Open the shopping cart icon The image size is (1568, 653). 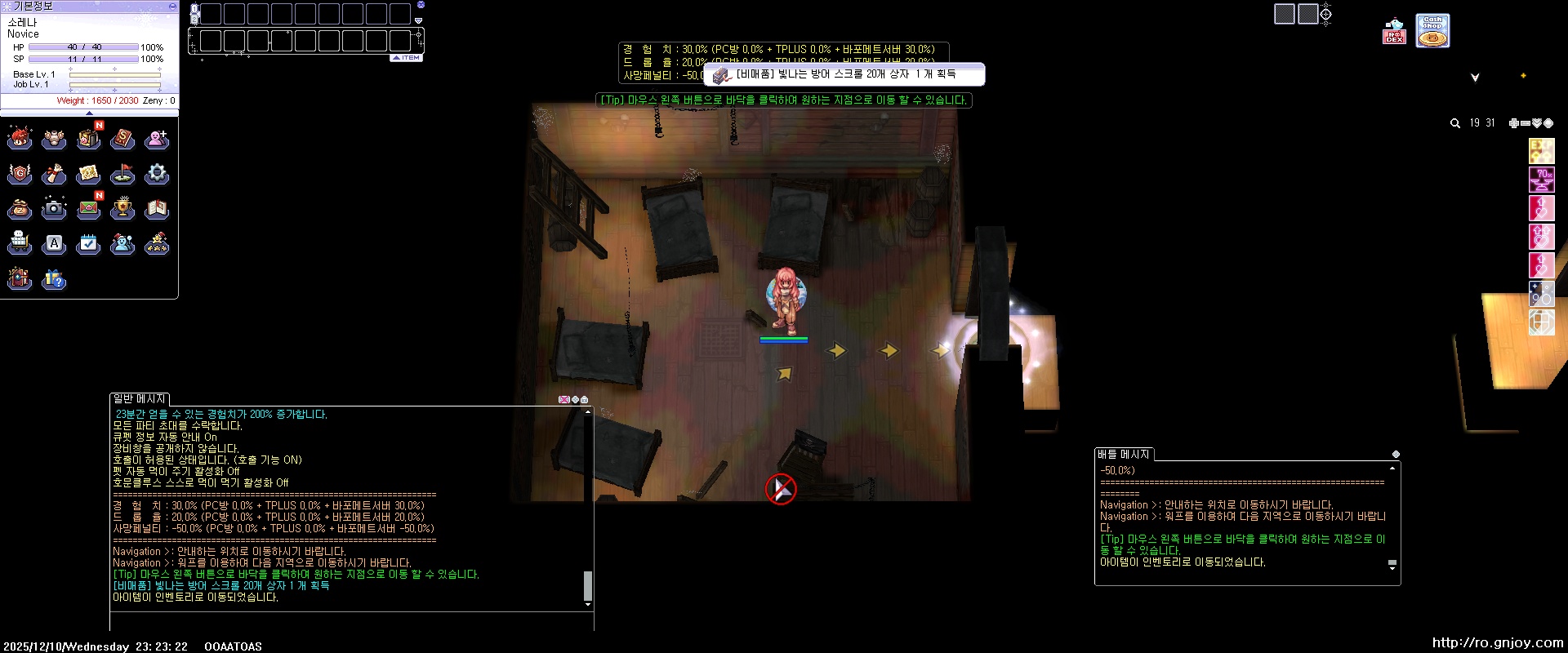click(x=20, y=244)
